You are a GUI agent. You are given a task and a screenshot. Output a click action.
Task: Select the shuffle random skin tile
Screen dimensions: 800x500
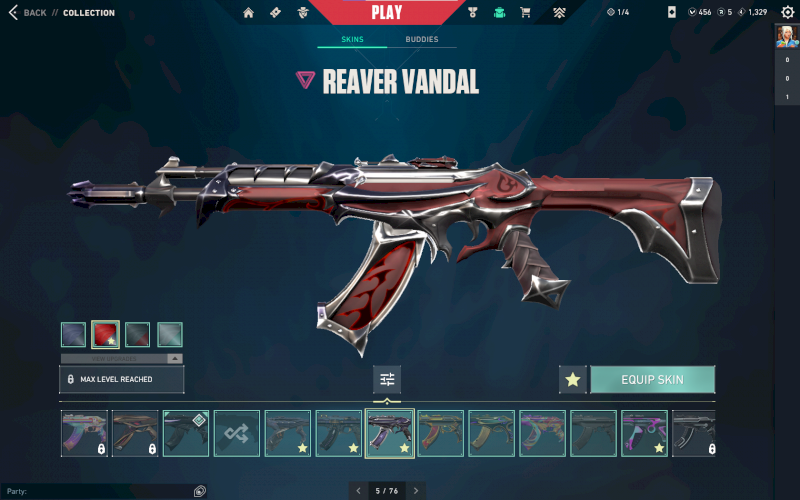(x=236, y=434)
